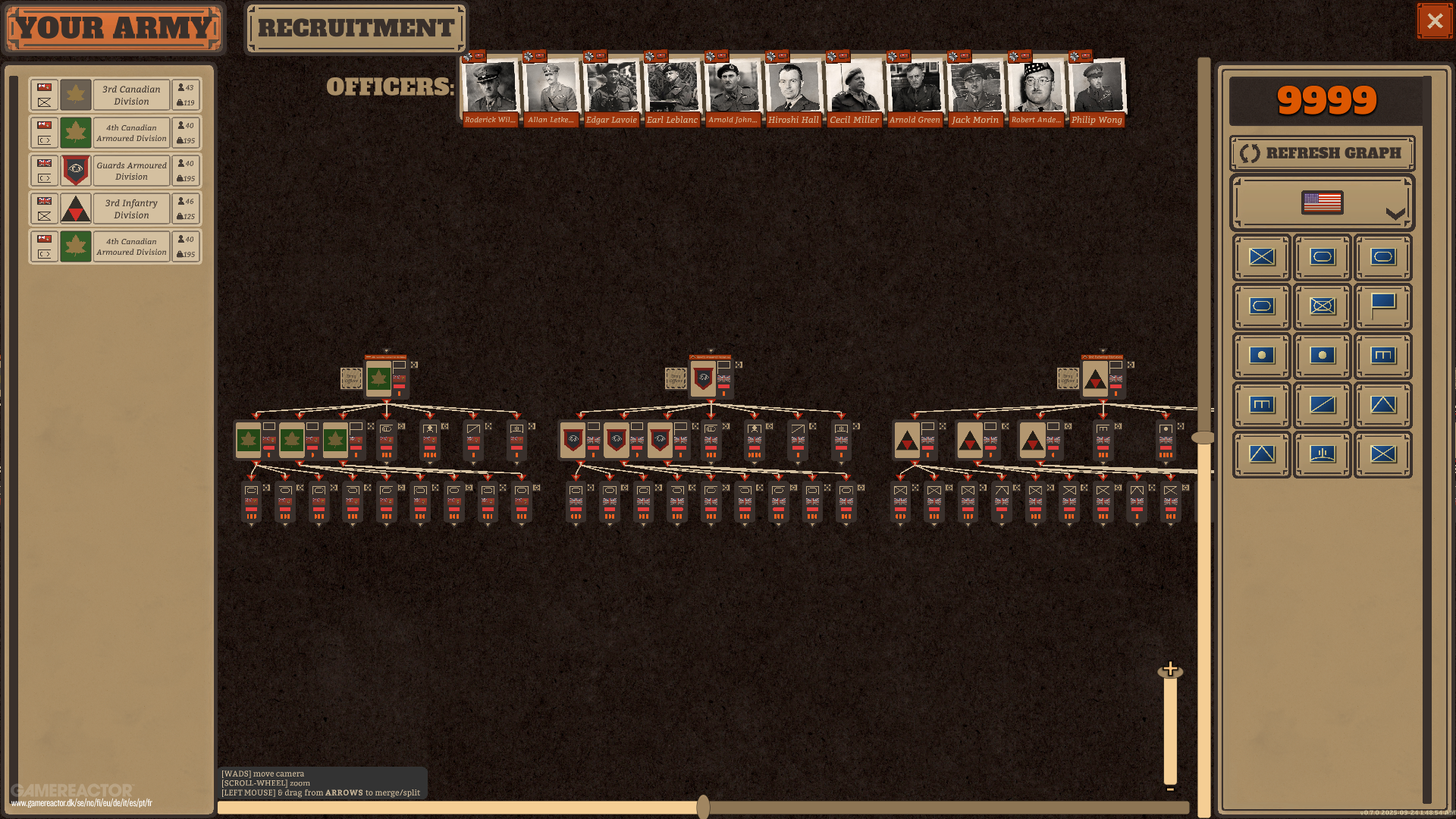Screen dimensions: 1456x819
Task: Click the Refresh Graph button
Action: coord(1322,153)
